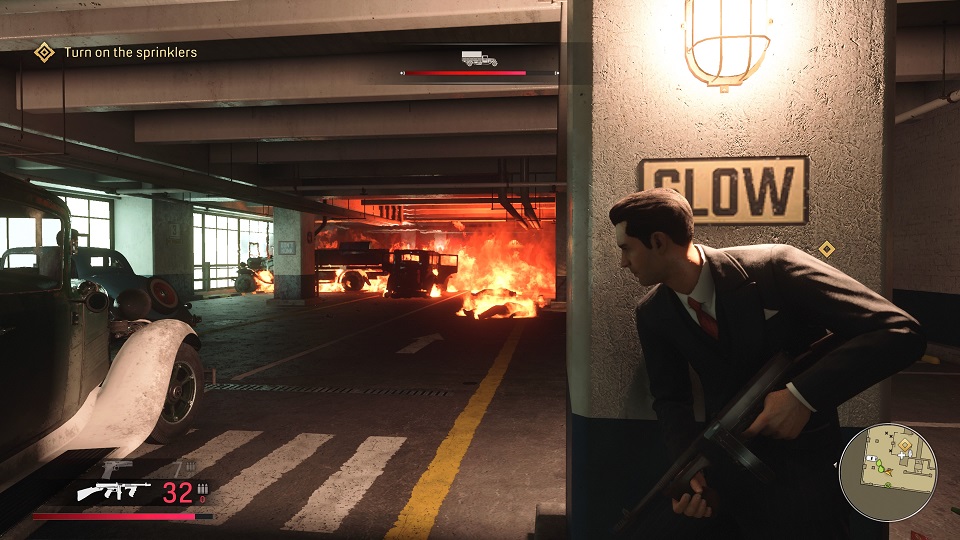
Task: Click the truck icon above the red bar
Action: 479,58
